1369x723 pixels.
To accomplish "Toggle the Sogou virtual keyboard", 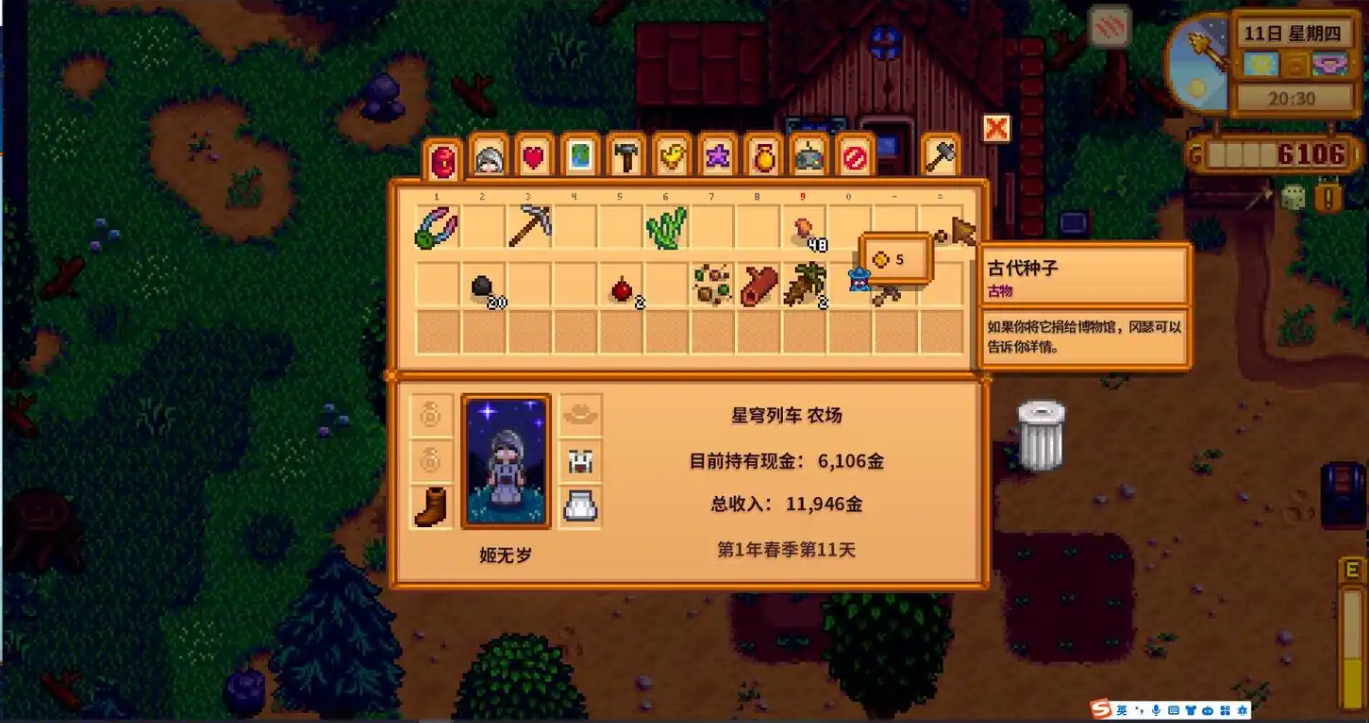I will click(1173, 711).
